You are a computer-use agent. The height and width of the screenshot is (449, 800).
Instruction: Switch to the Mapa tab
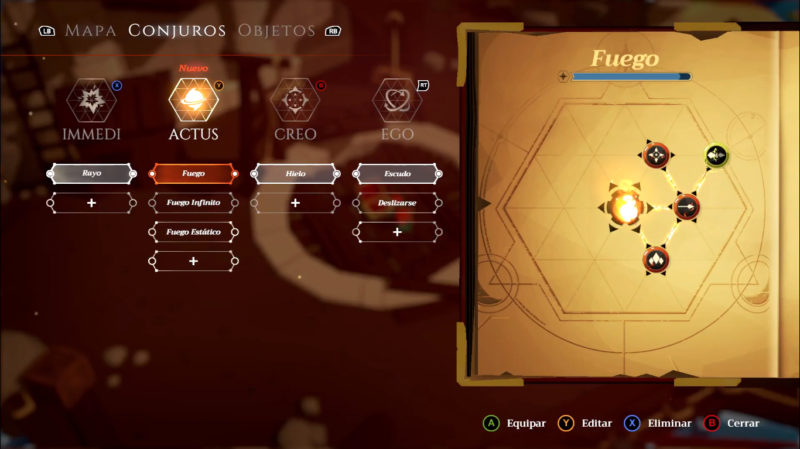point(92,30)
